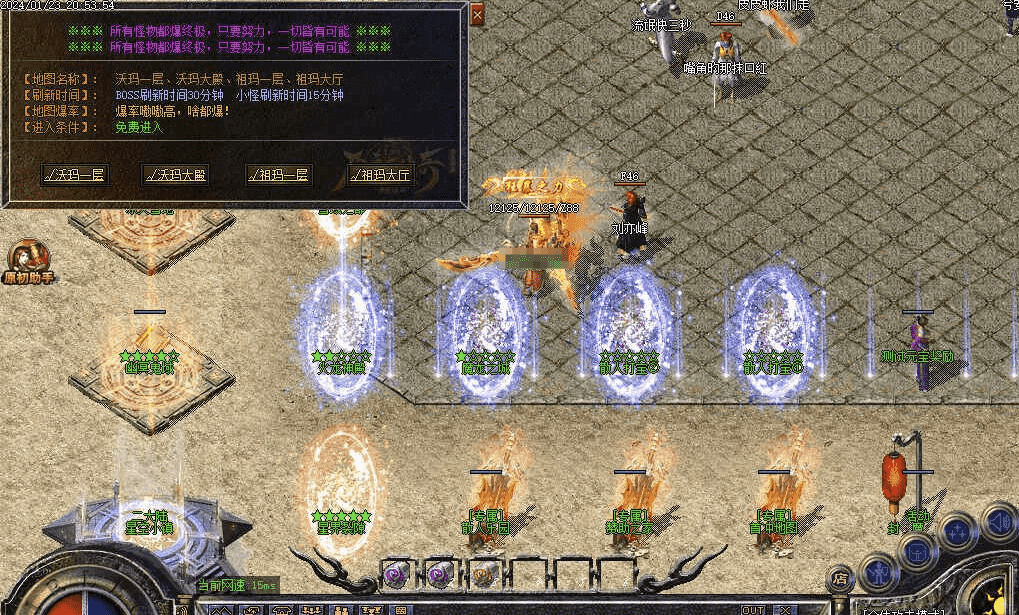Click the OUT button on bottom bar
This screenshot has width=1019, height=615.
tap(752, 609)
